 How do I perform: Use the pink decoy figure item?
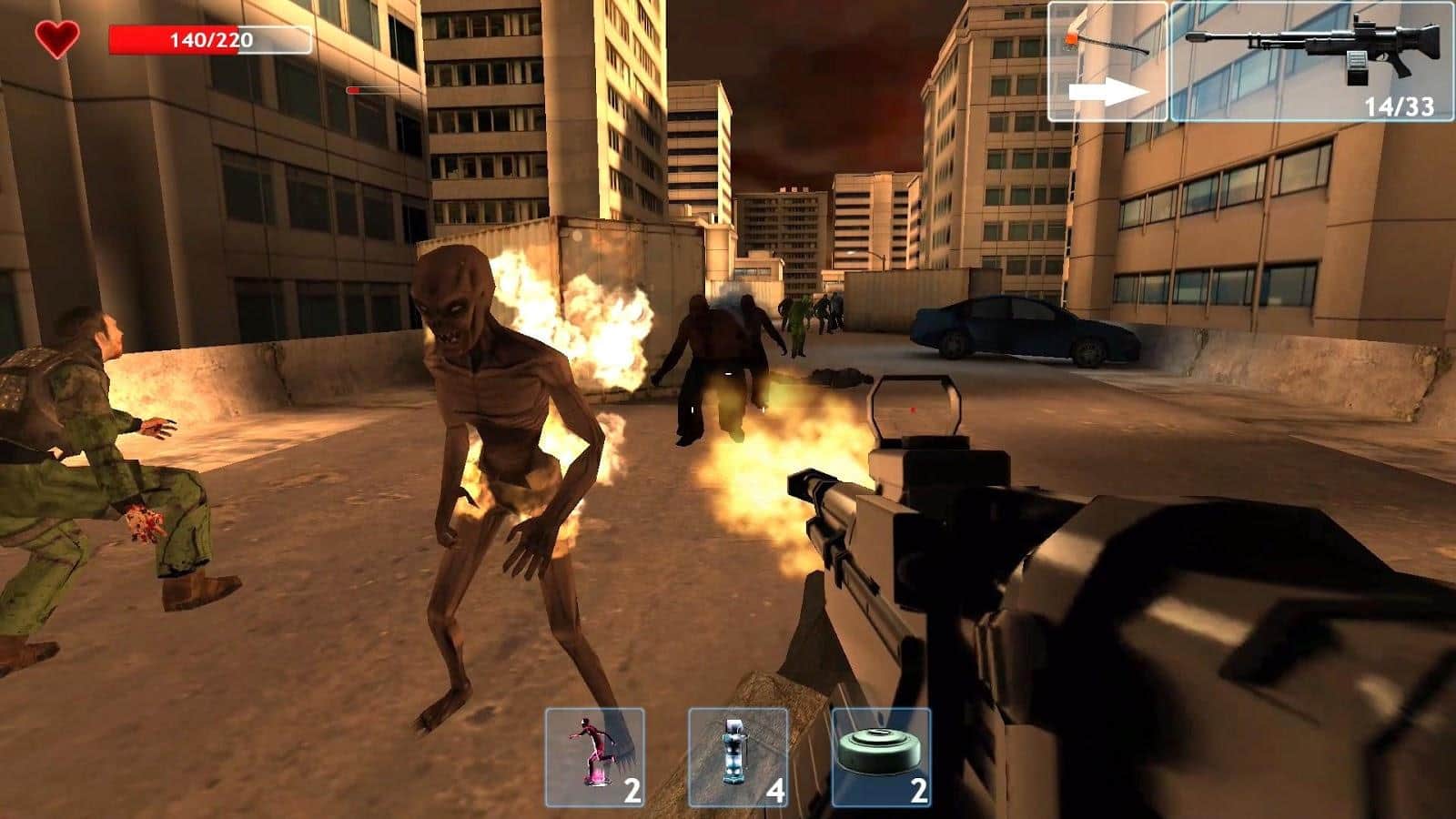pyautogui.click(x=595, y=757)
